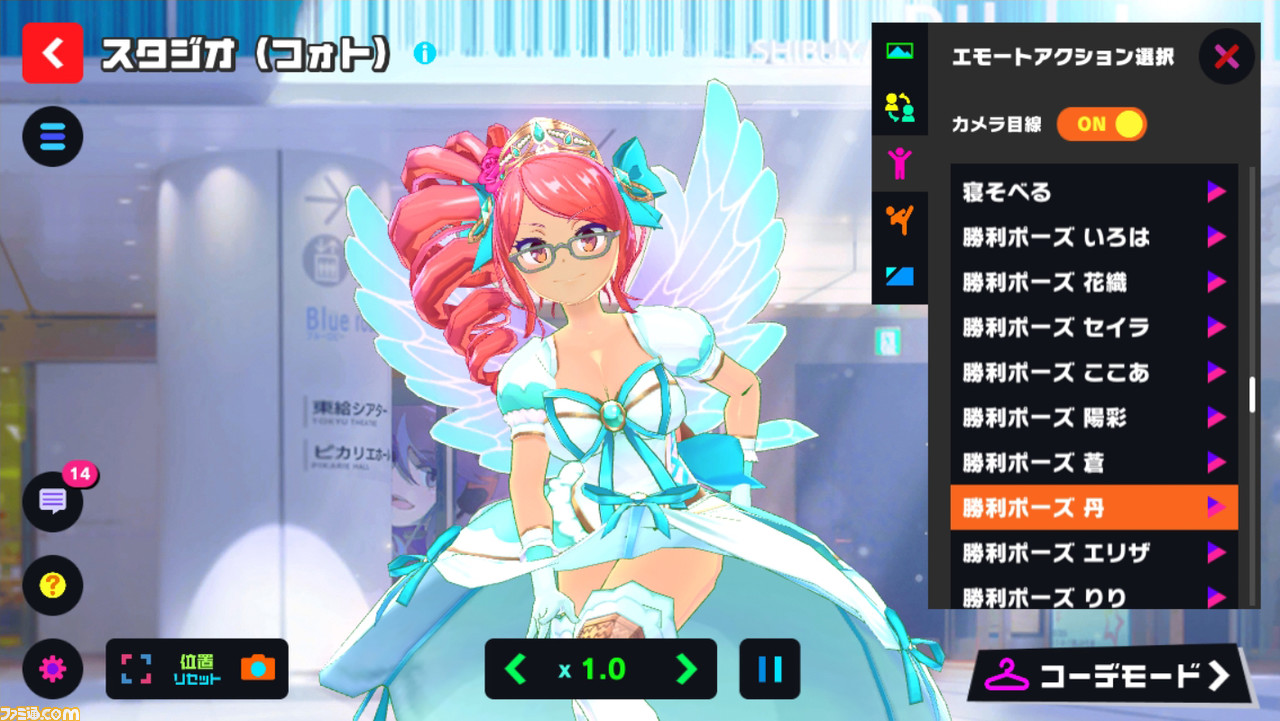The width and height of the screenshot is (1280, 721).
Task: Expand the highlighted 勝利ポーズ 丹 arrow
Action: pyautogui.click(x=1216, y=508)
